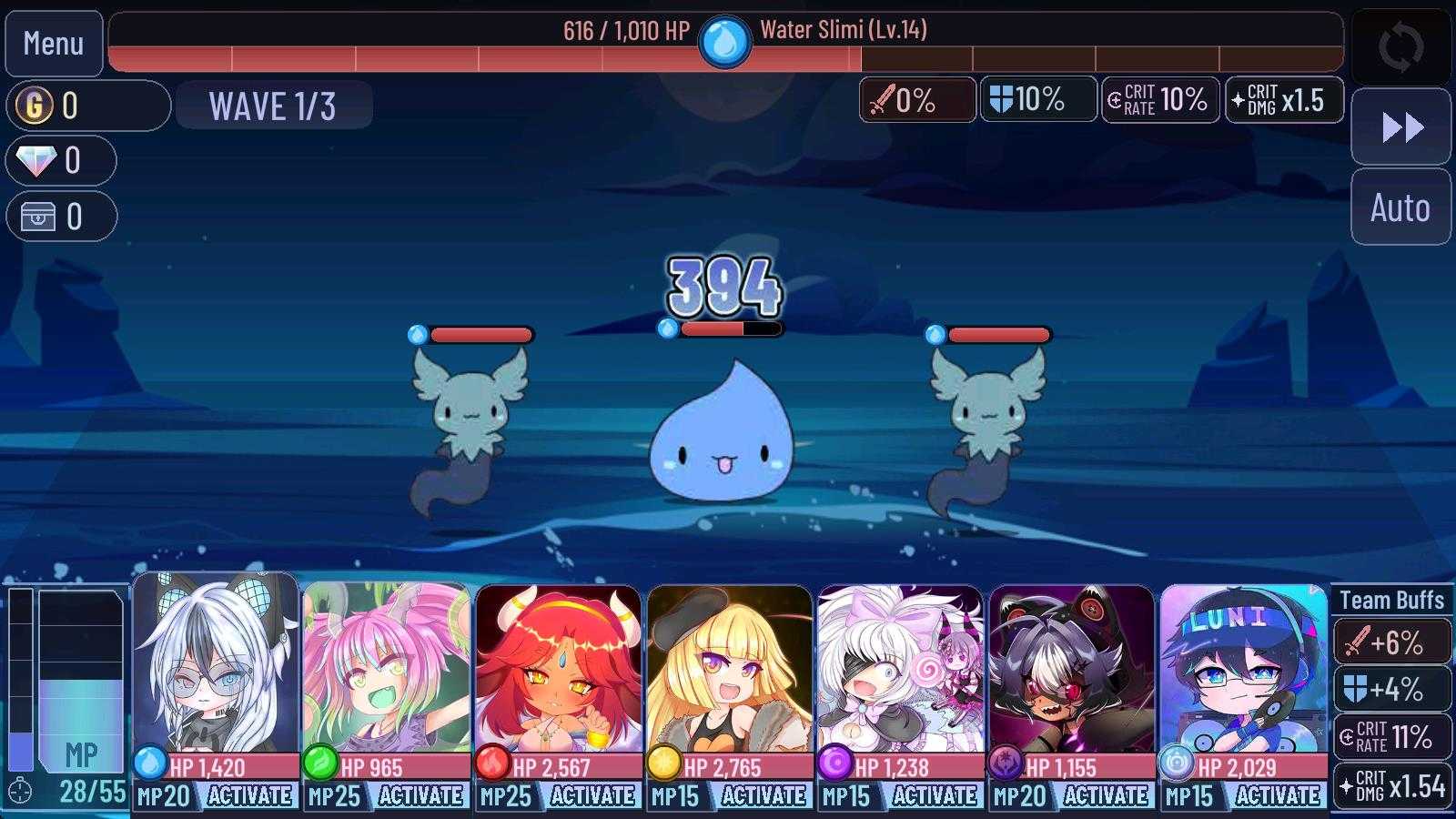Click the fast-forward speed button

(x=1400, y=127)
